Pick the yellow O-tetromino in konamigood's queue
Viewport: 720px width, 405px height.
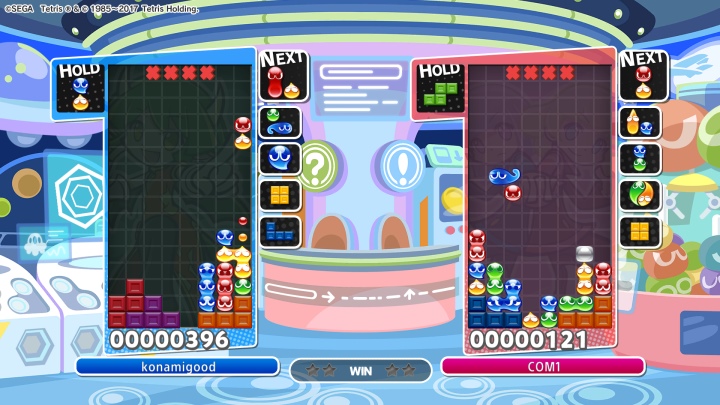tap(280, 195)
